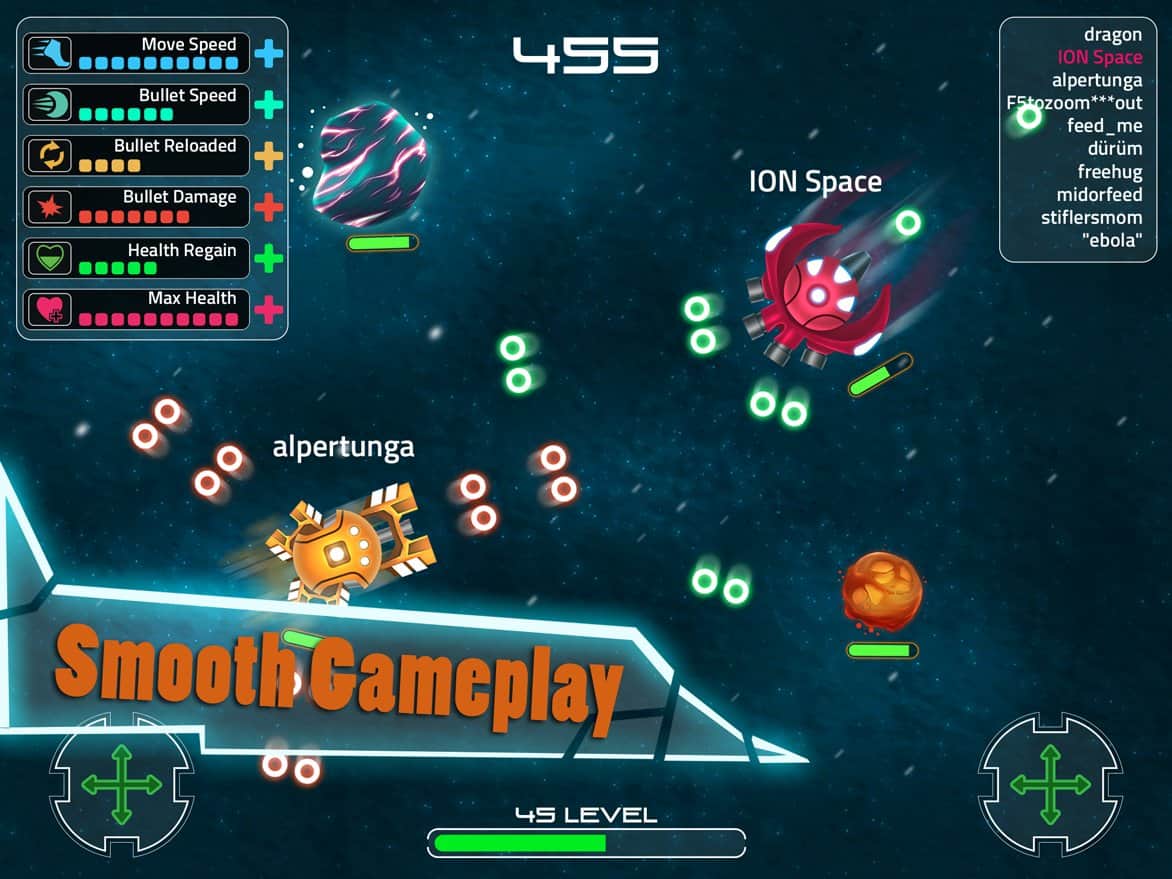Add a Bullet Reloaded upgrade point

coord(268,155)
